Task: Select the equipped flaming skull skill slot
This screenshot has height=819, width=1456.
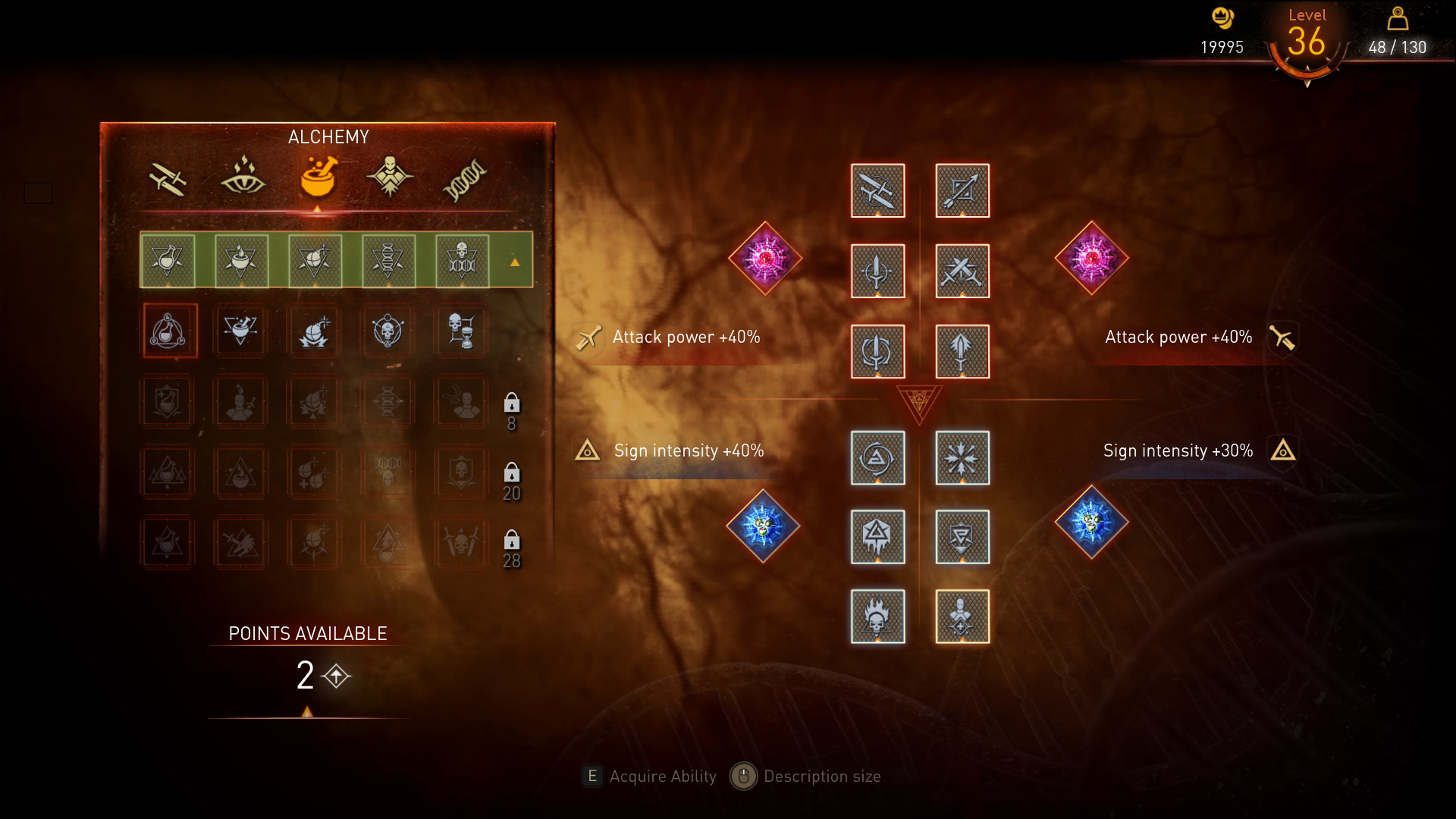Action: click(x=877, y=617)
